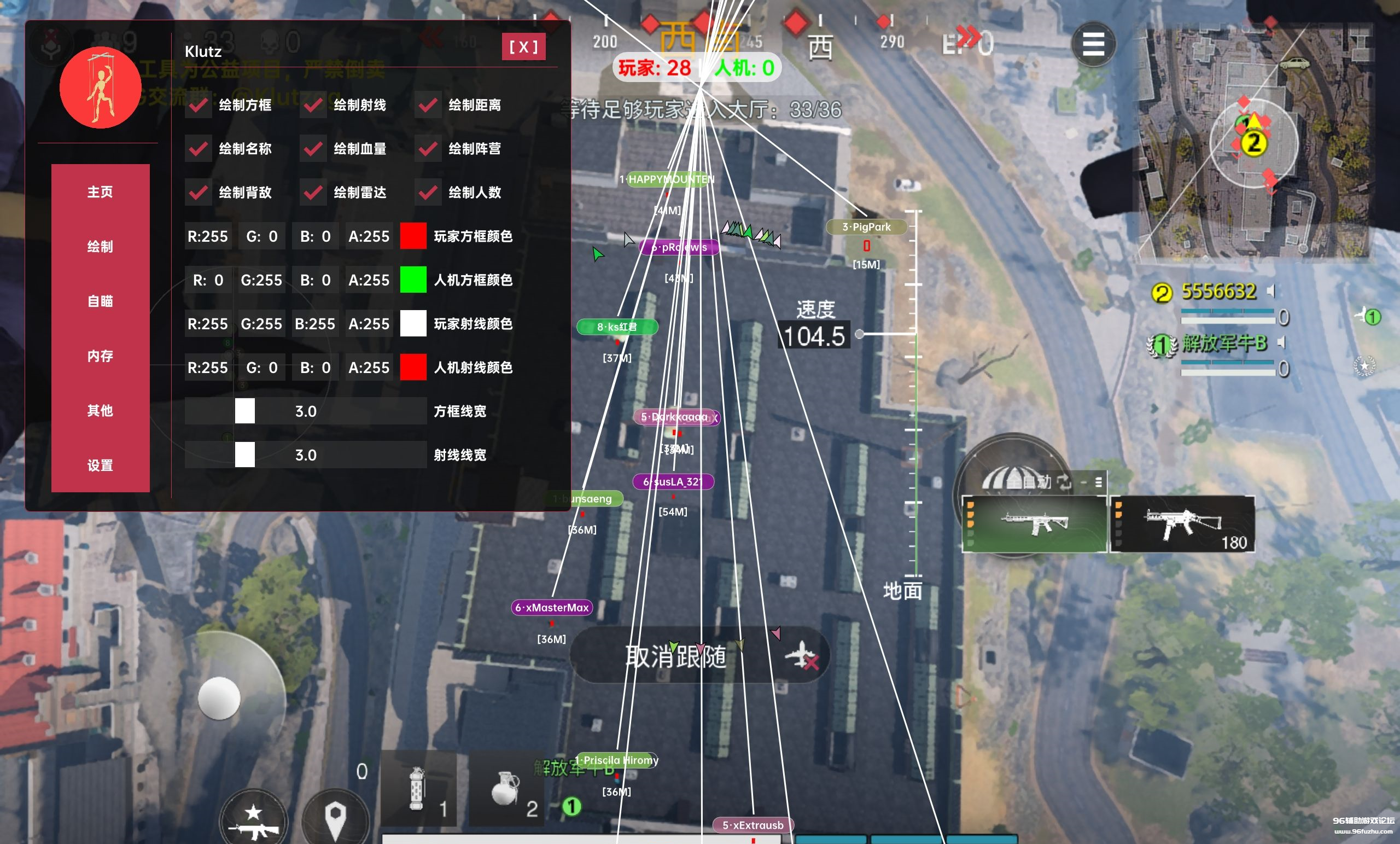Click the 方框线宽 slider handle
This screenshot has height=844, width=1400.
tap(245, 411)
